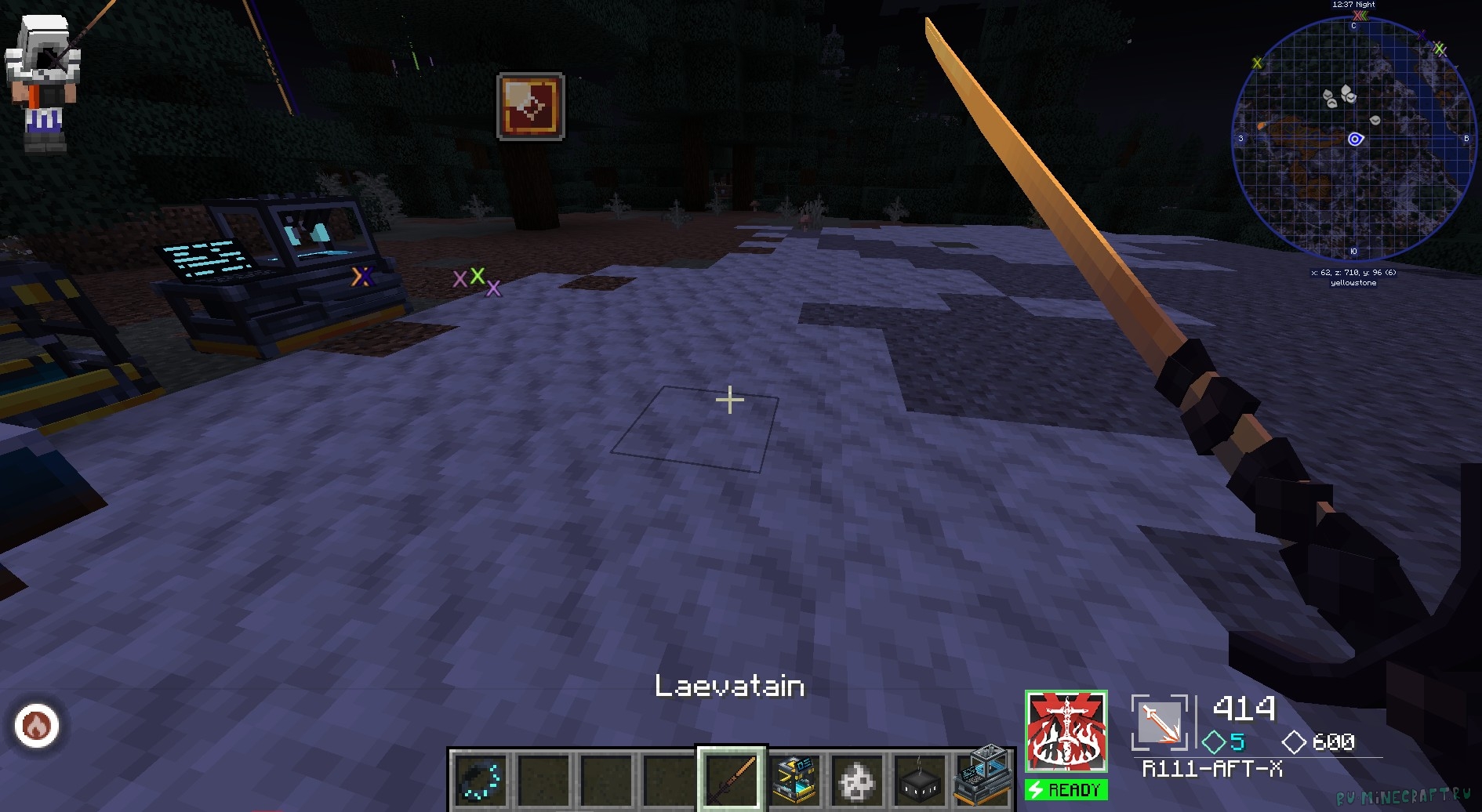Click the orange flame button
Image resolution: width=1482 pixels, height=812 pixels.
pyautogui.click(x=37, y=726)
